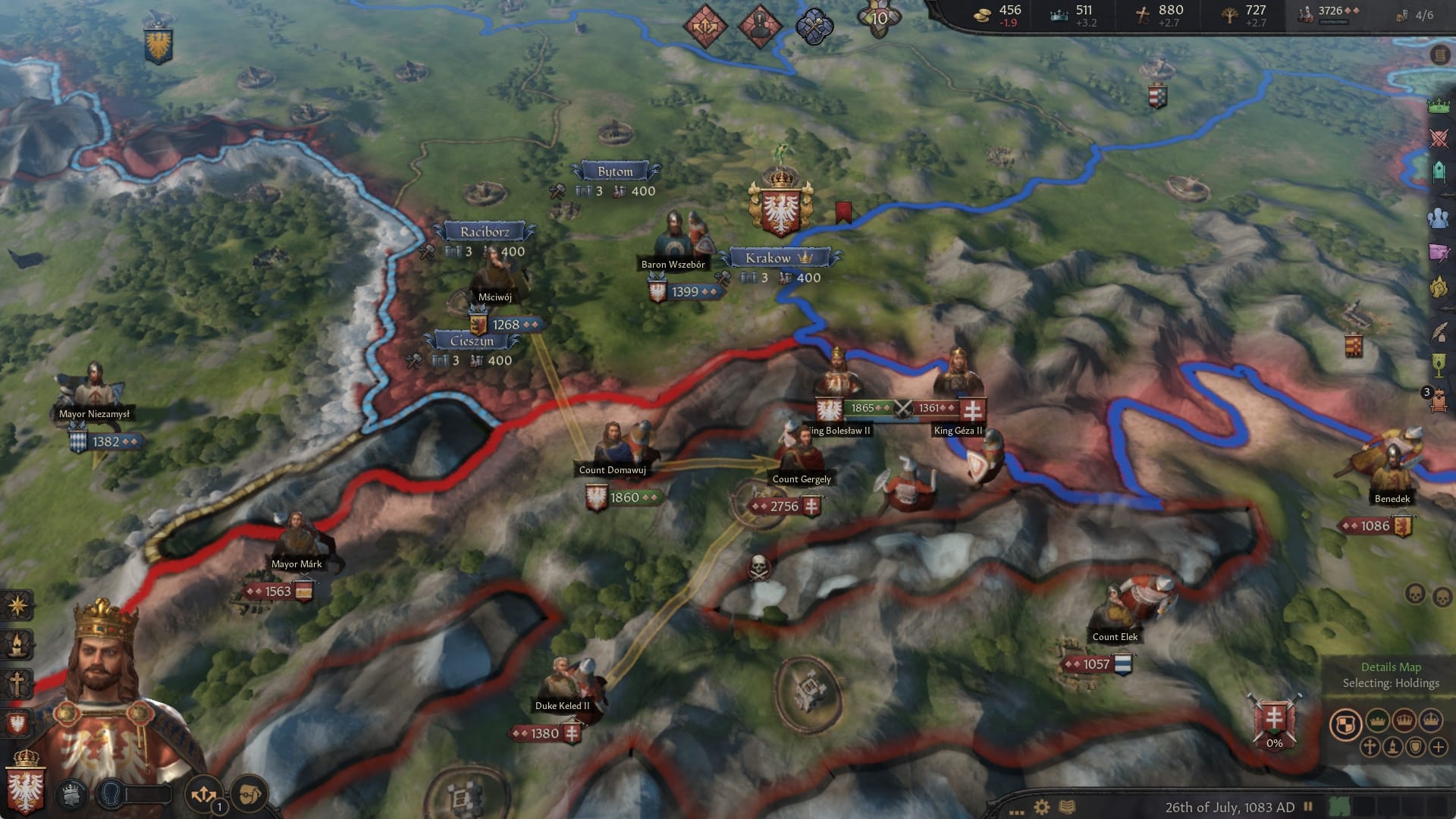Switch to the realms map mode shield
The width and height of the screenshot is (1456, 819).
(x=1347, y=723)
